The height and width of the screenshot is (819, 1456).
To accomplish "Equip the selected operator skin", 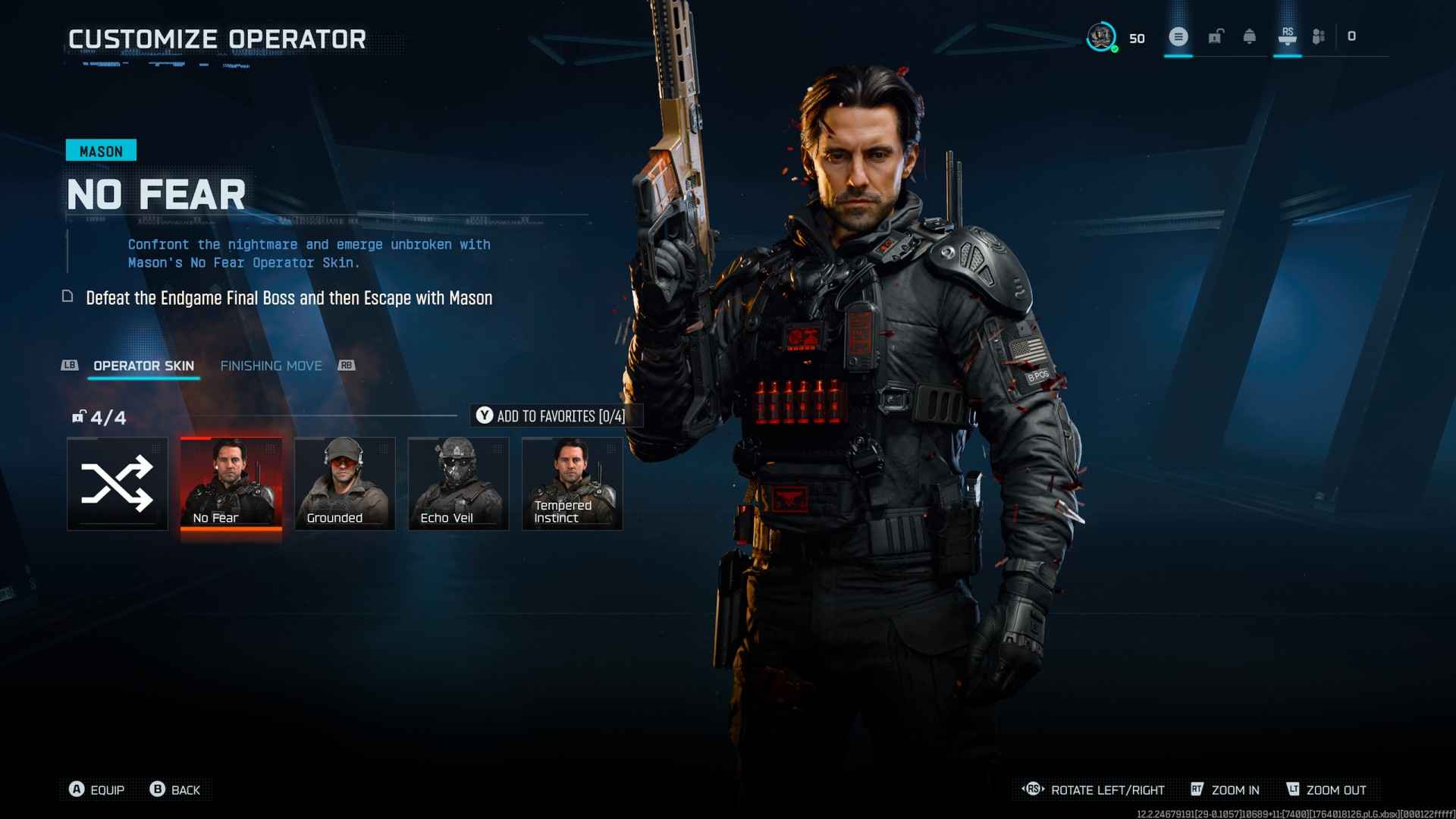I will coord(97,789).
